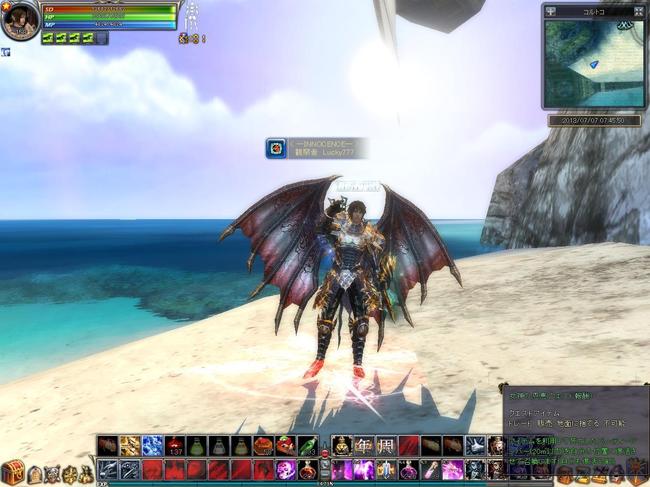Screen dimensions: 650x487
Task: Open the minimap of the island
Action: click(593, 64)
